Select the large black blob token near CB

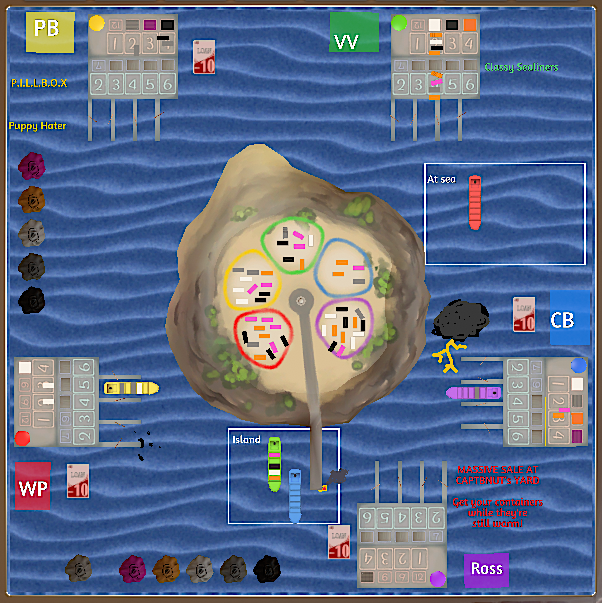click(460, 320)
